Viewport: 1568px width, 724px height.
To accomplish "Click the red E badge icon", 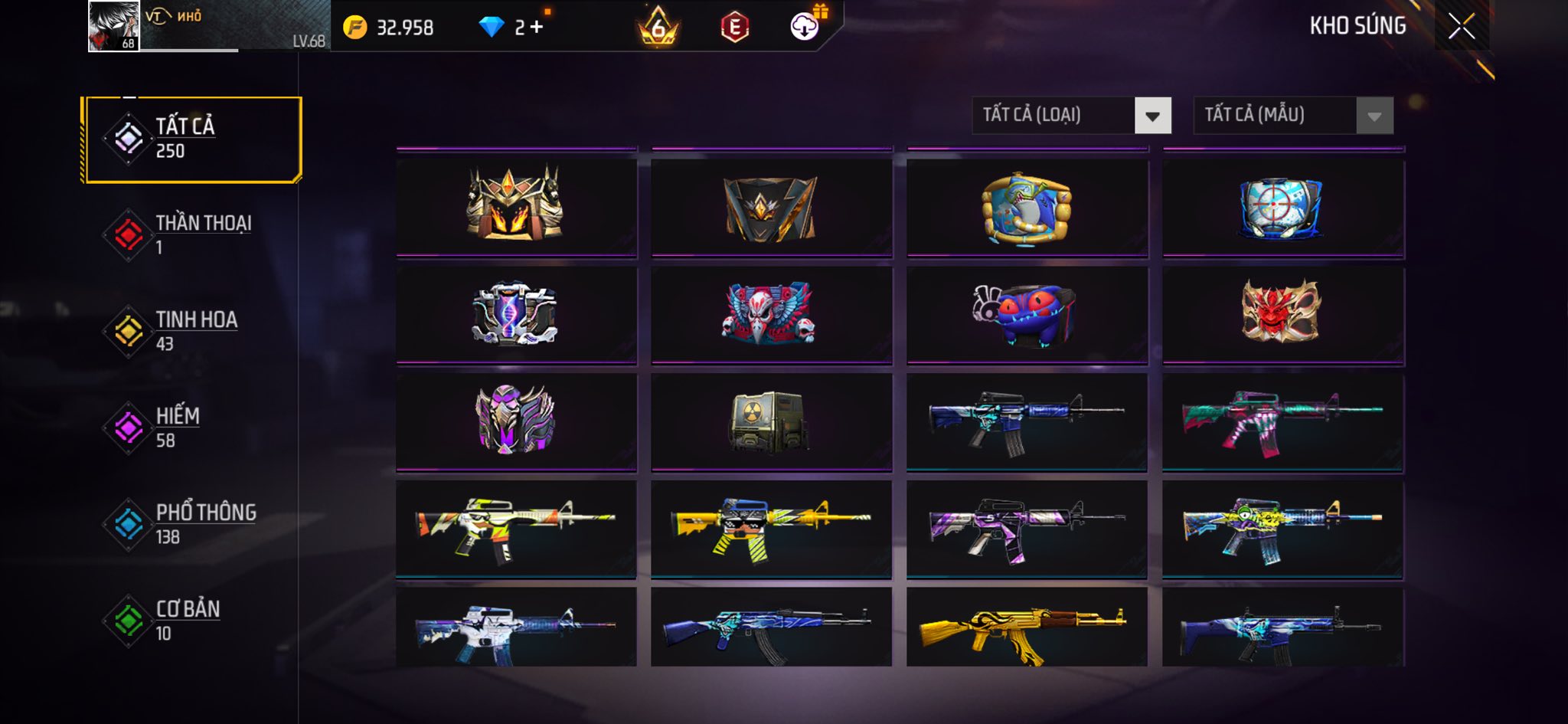I will point(734,28).
